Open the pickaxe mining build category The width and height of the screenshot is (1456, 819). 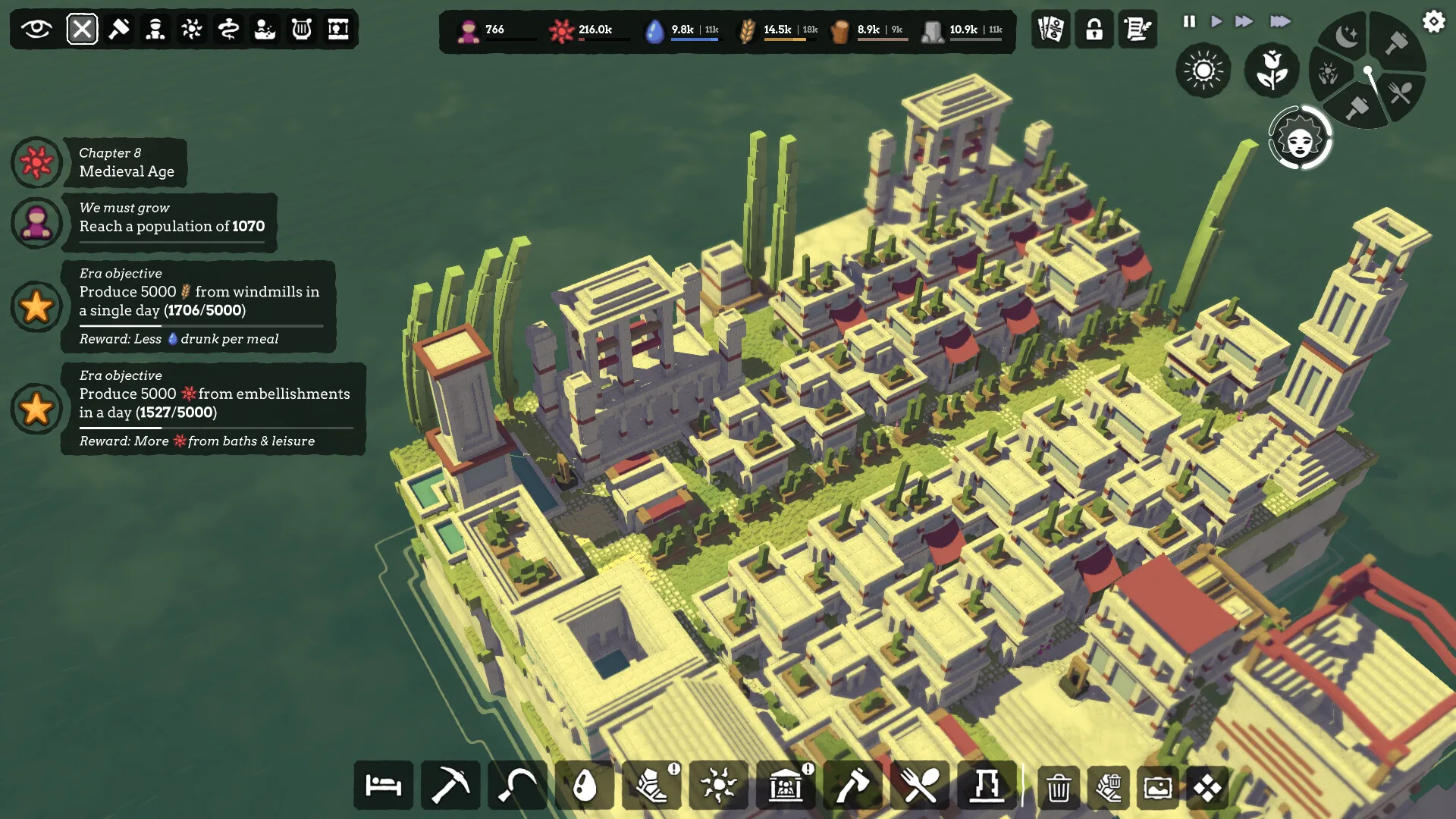coord(450,786)
